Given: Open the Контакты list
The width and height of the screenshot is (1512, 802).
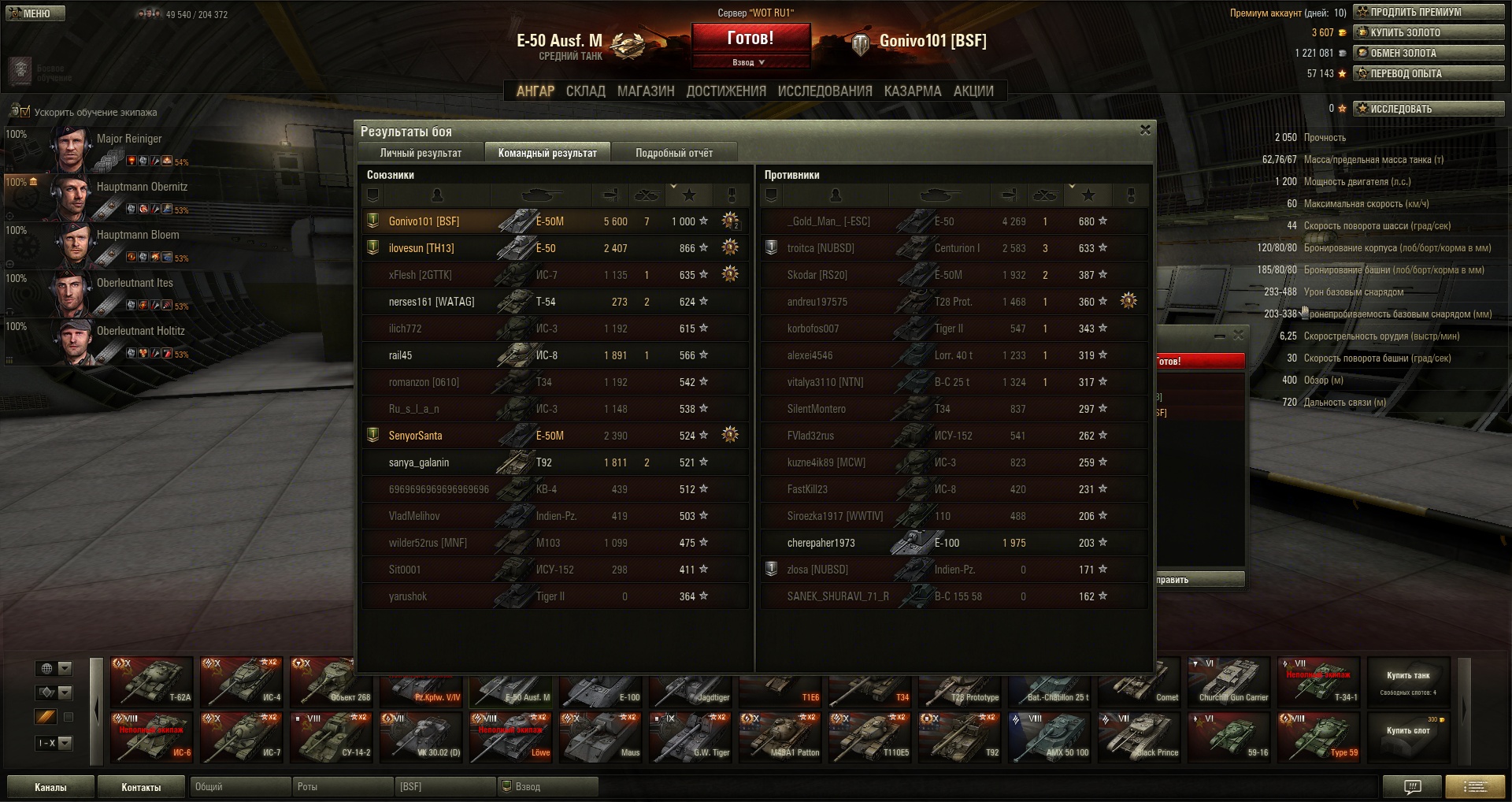Looking at the screenshot, I should pyautogui.click(x=141, y=787).
